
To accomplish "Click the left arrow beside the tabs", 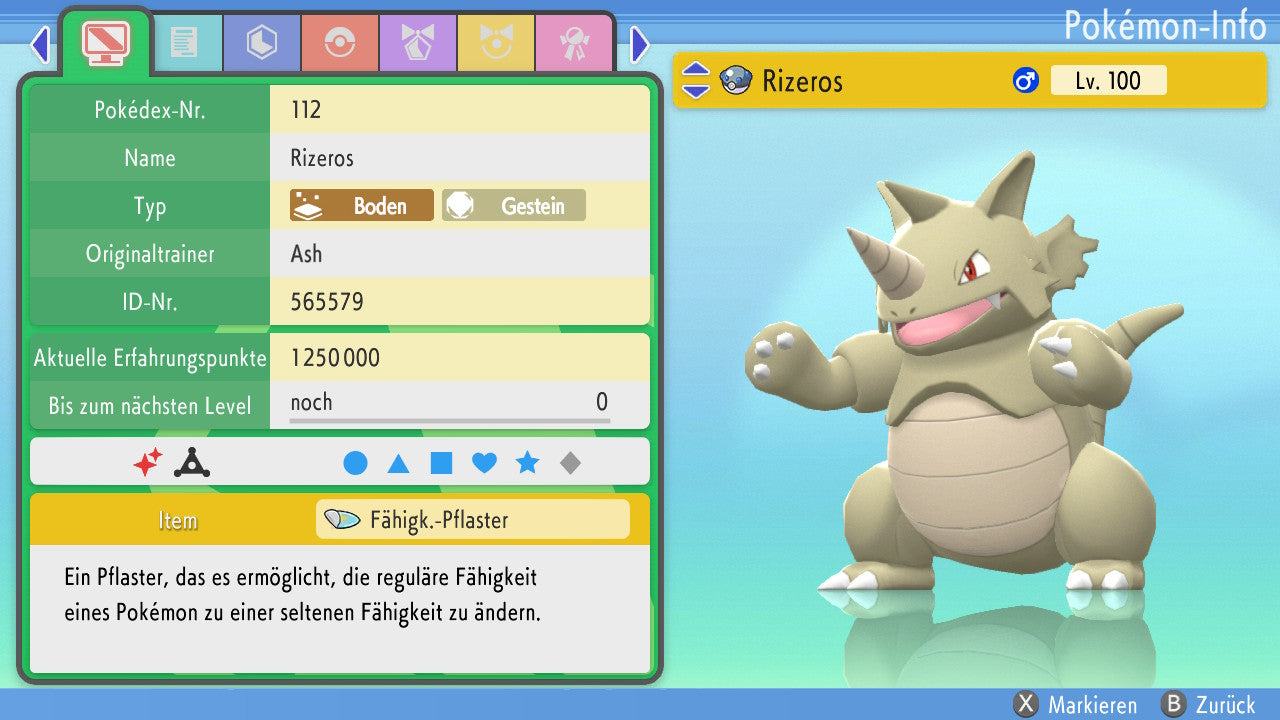I will pos(40,44).
